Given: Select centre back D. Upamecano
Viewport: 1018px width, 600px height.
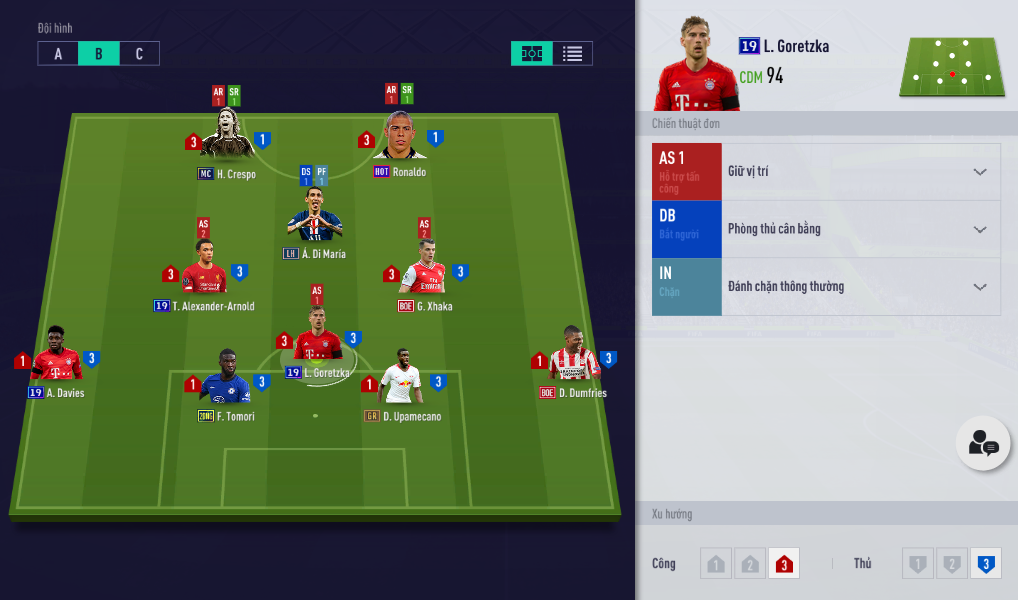Looking at the screenshot, I should pyautogui.click(x=402, y=380).
